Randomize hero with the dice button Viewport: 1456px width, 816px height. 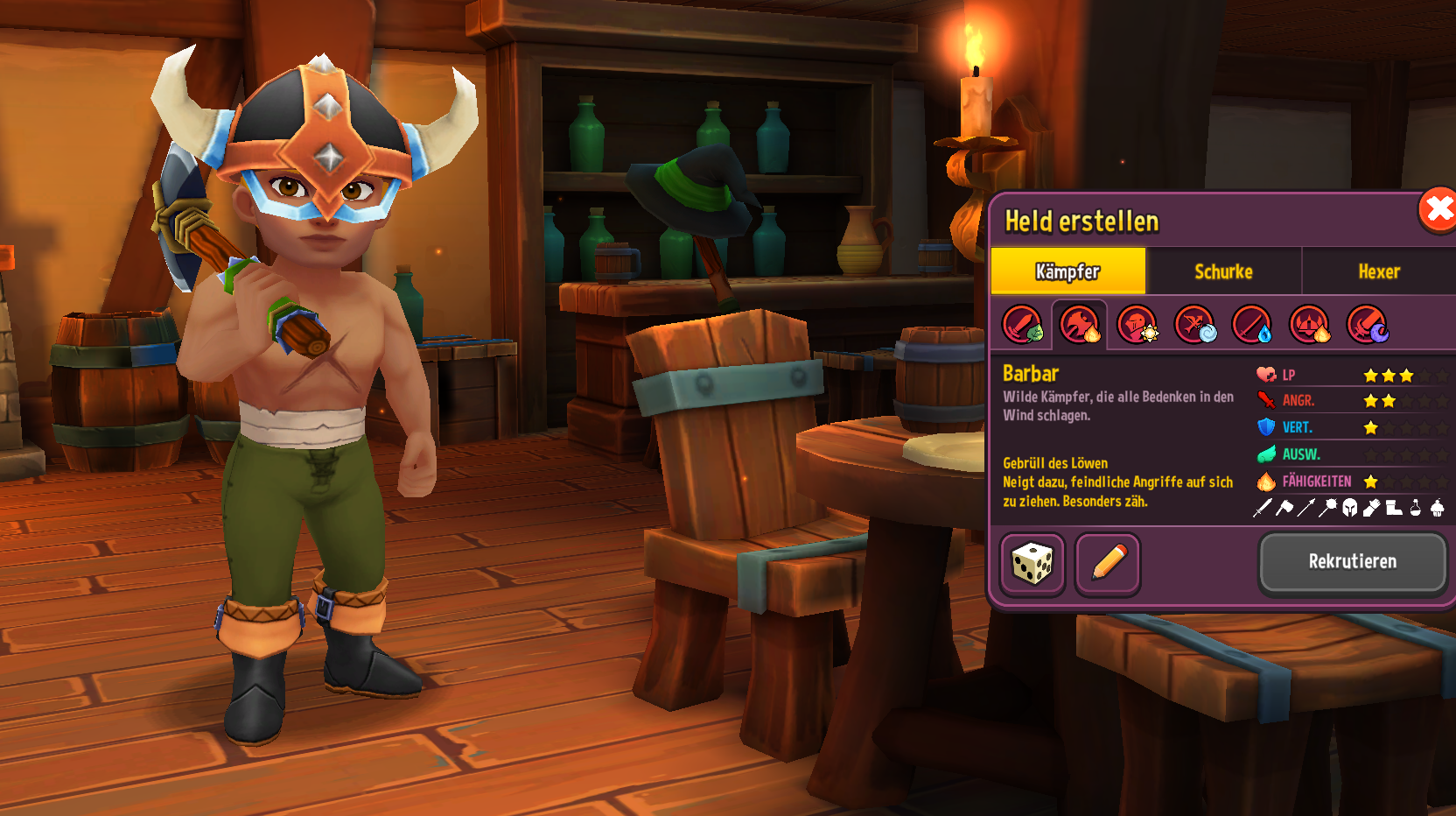[1032, 564]
